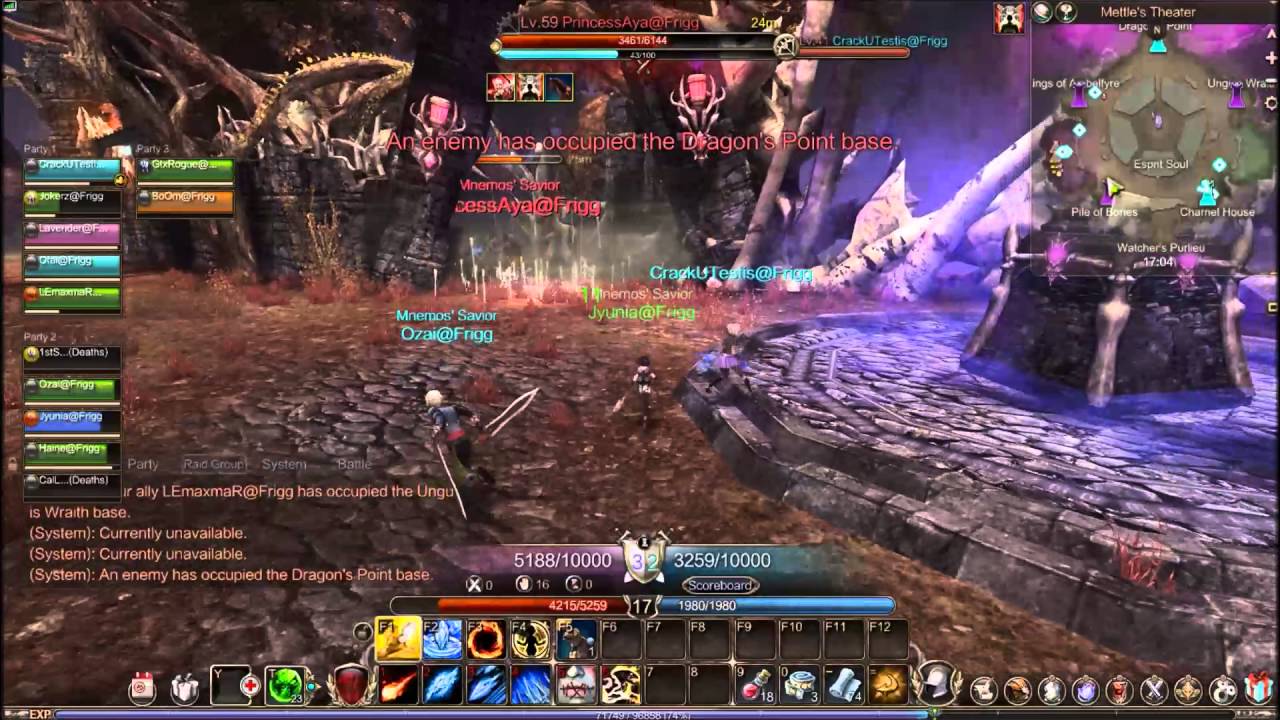
Task: Open the crossed swords menu icon
Action: [1155, 689]
